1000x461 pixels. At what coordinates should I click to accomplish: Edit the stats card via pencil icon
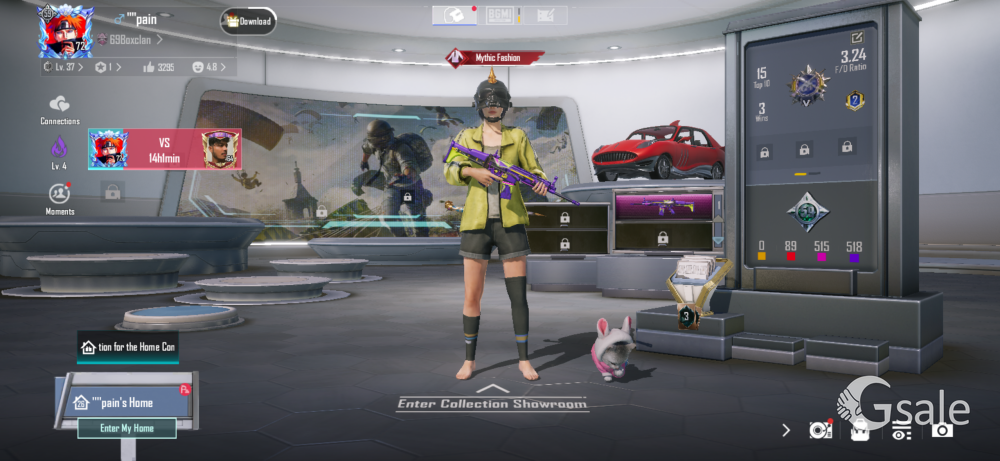(856, 37)
